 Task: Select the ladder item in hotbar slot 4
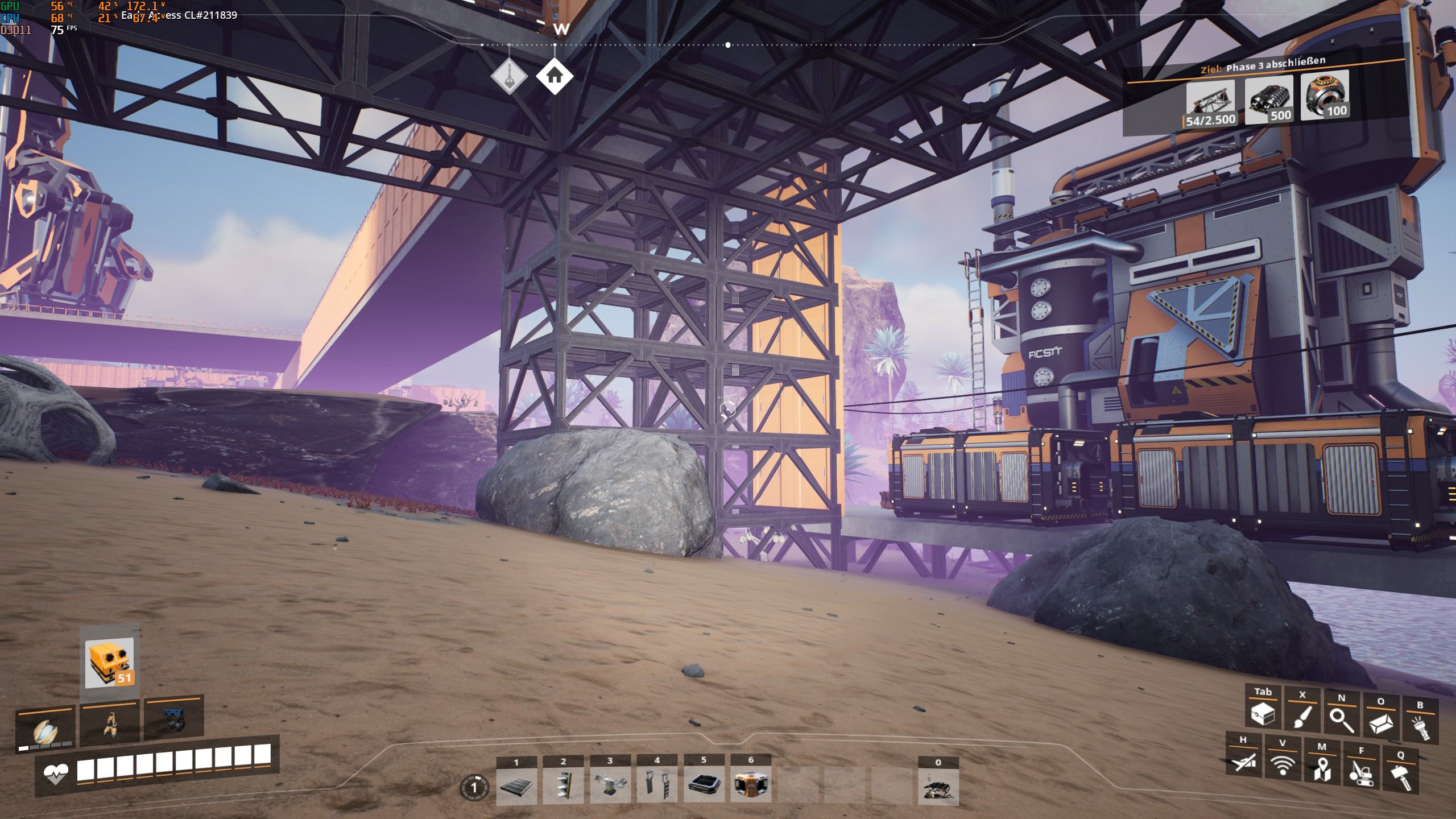[x=657, y=786]
